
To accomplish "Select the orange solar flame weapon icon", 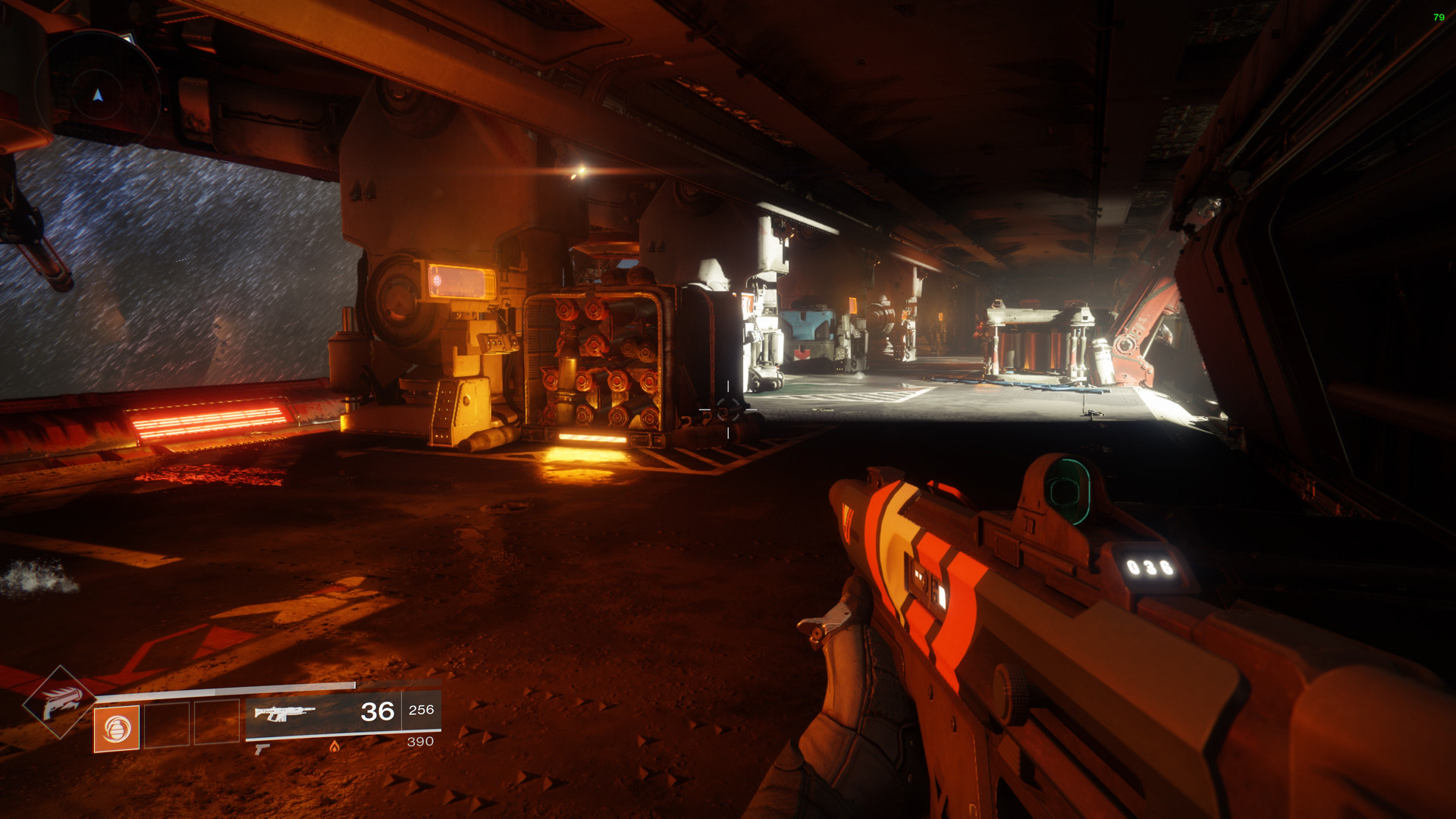I will click(x=334, y=747).
